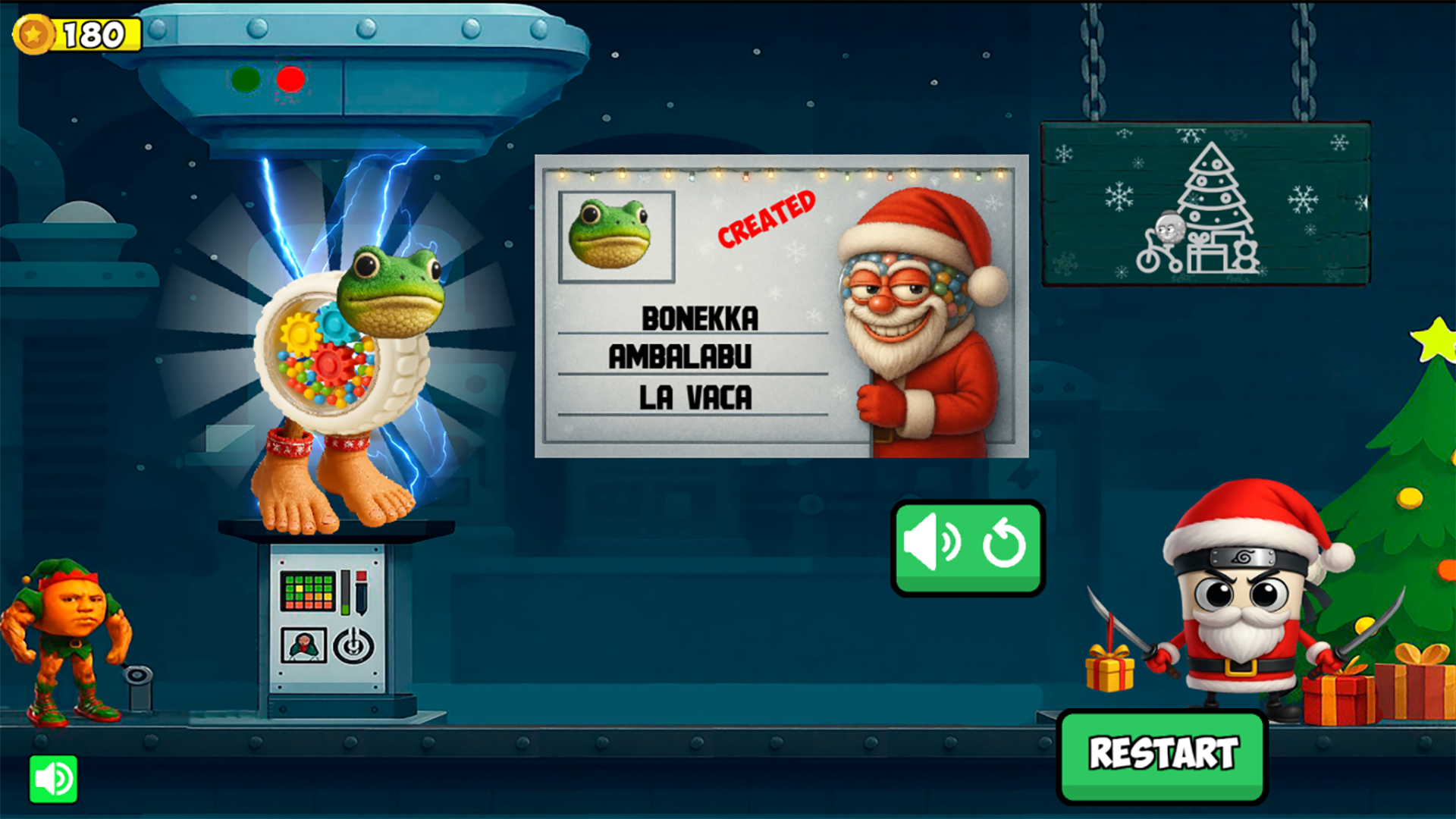
Task: Click the green level gauge slider on the control panel
Action: click(x=346, y=592)
